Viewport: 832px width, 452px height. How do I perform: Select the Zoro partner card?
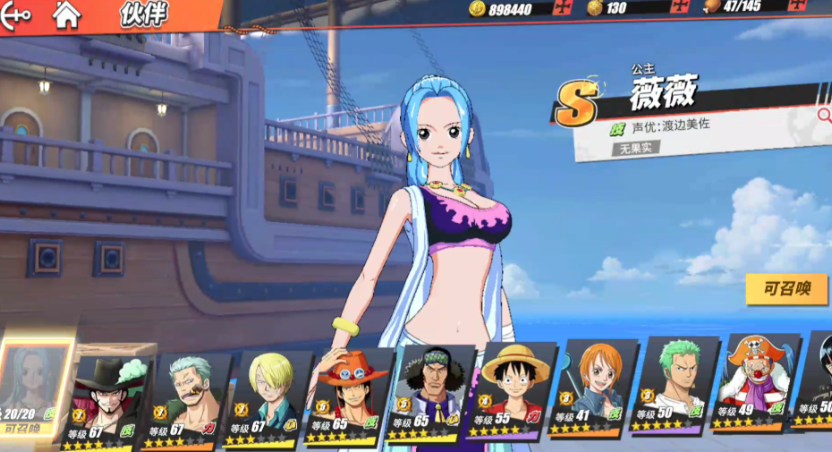pyautogui.click(x=676, y=388)
